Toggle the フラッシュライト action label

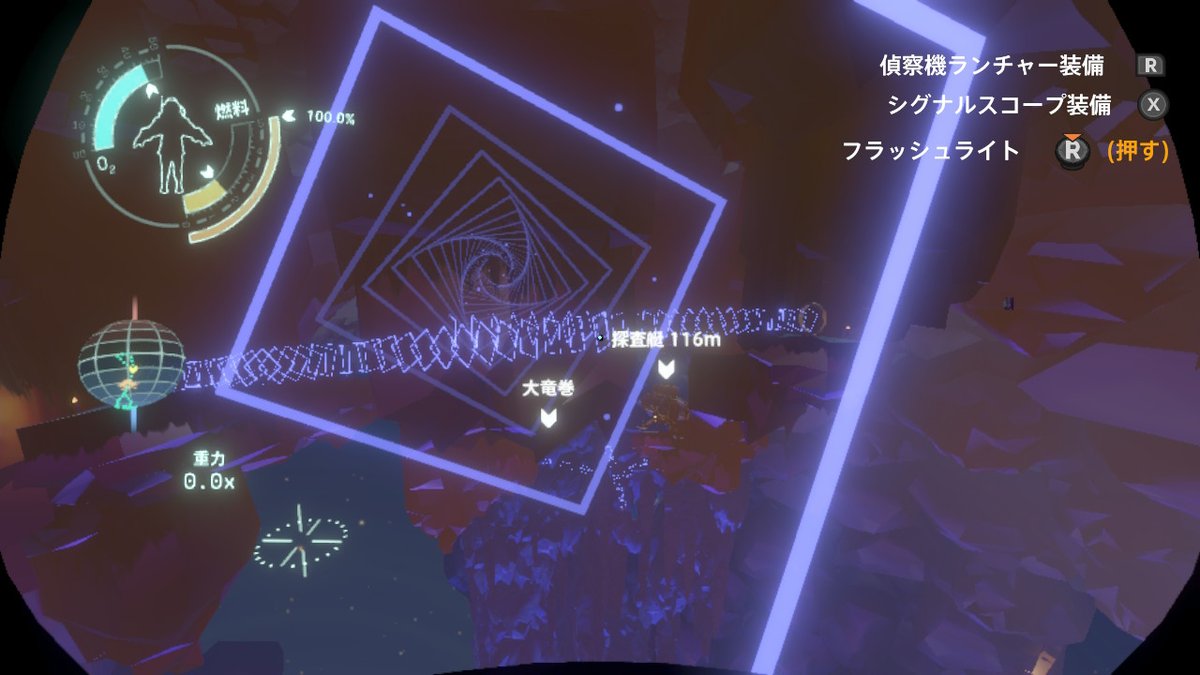tap(930, 151)
